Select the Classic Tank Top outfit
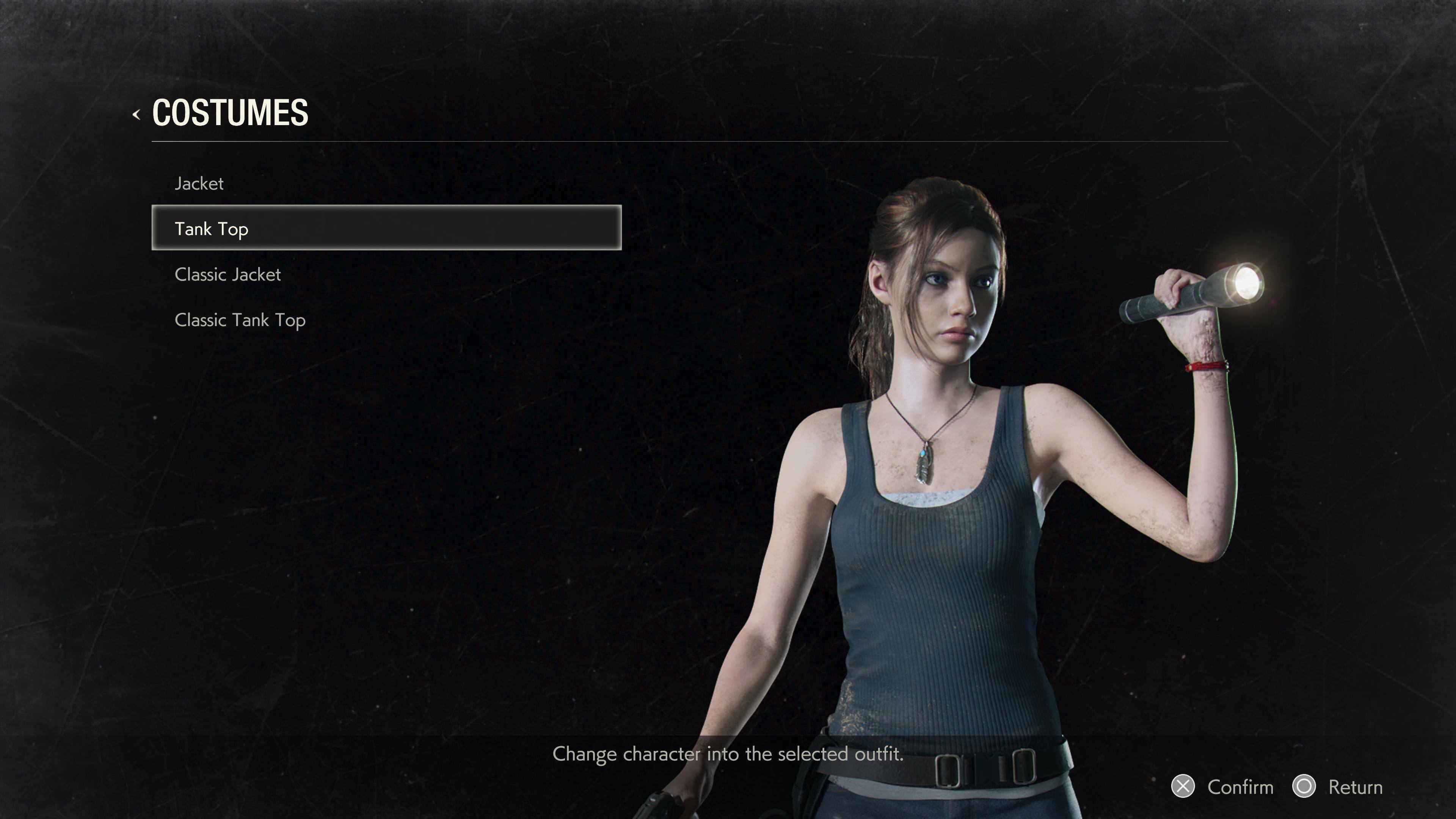Viewport: 1456px width, 819px height. 240,320
